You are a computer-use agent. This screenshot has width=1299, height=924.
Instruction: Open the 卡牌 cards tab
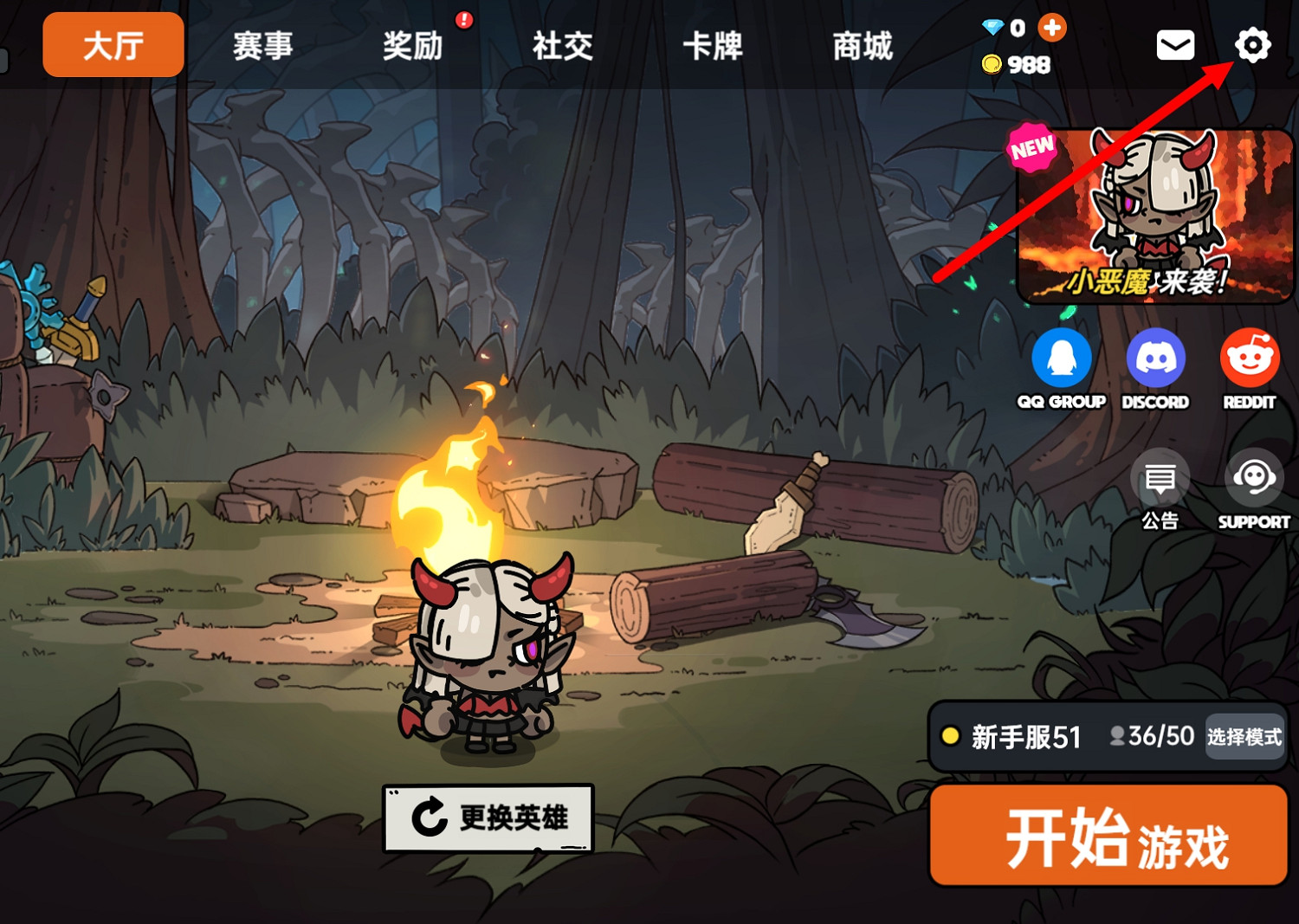coord(712,47)
